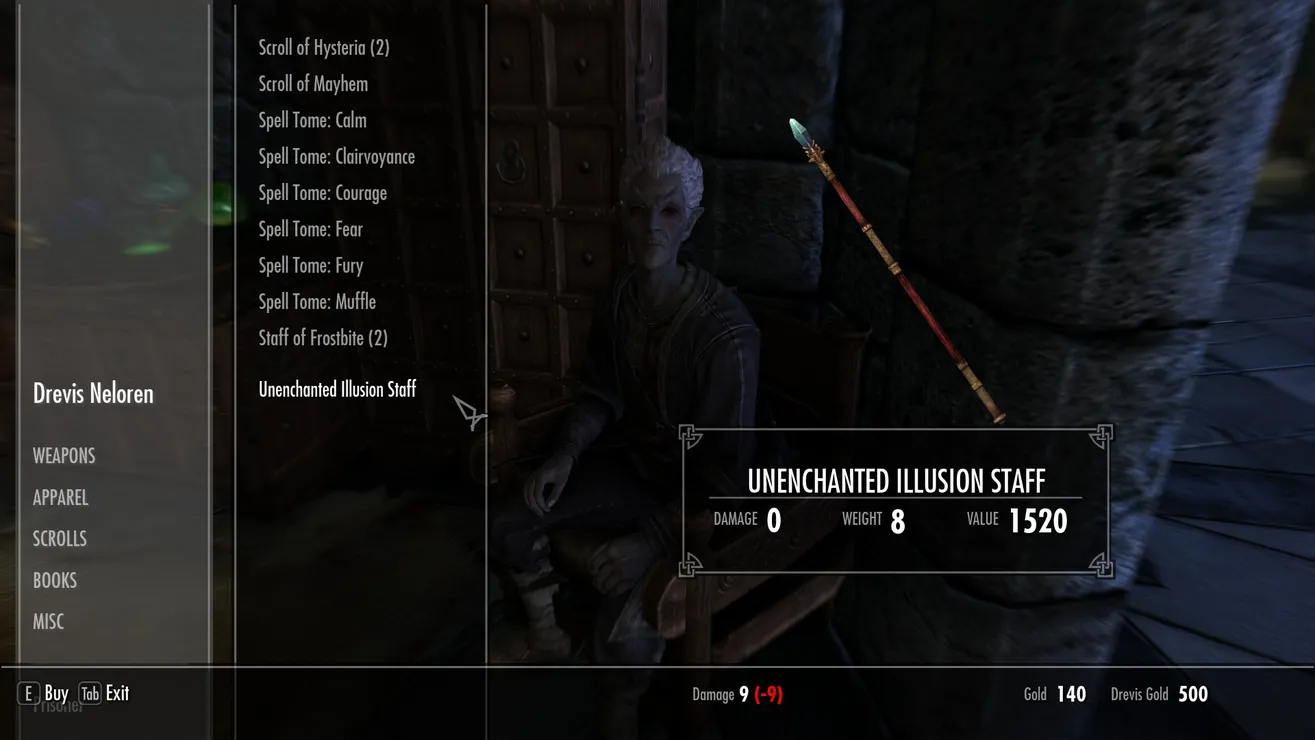The width and height of the screenshot is (1315, 740).
Task: Choose the Unenchanted Illusion Staff entry
Action: [x=337, y=390]
